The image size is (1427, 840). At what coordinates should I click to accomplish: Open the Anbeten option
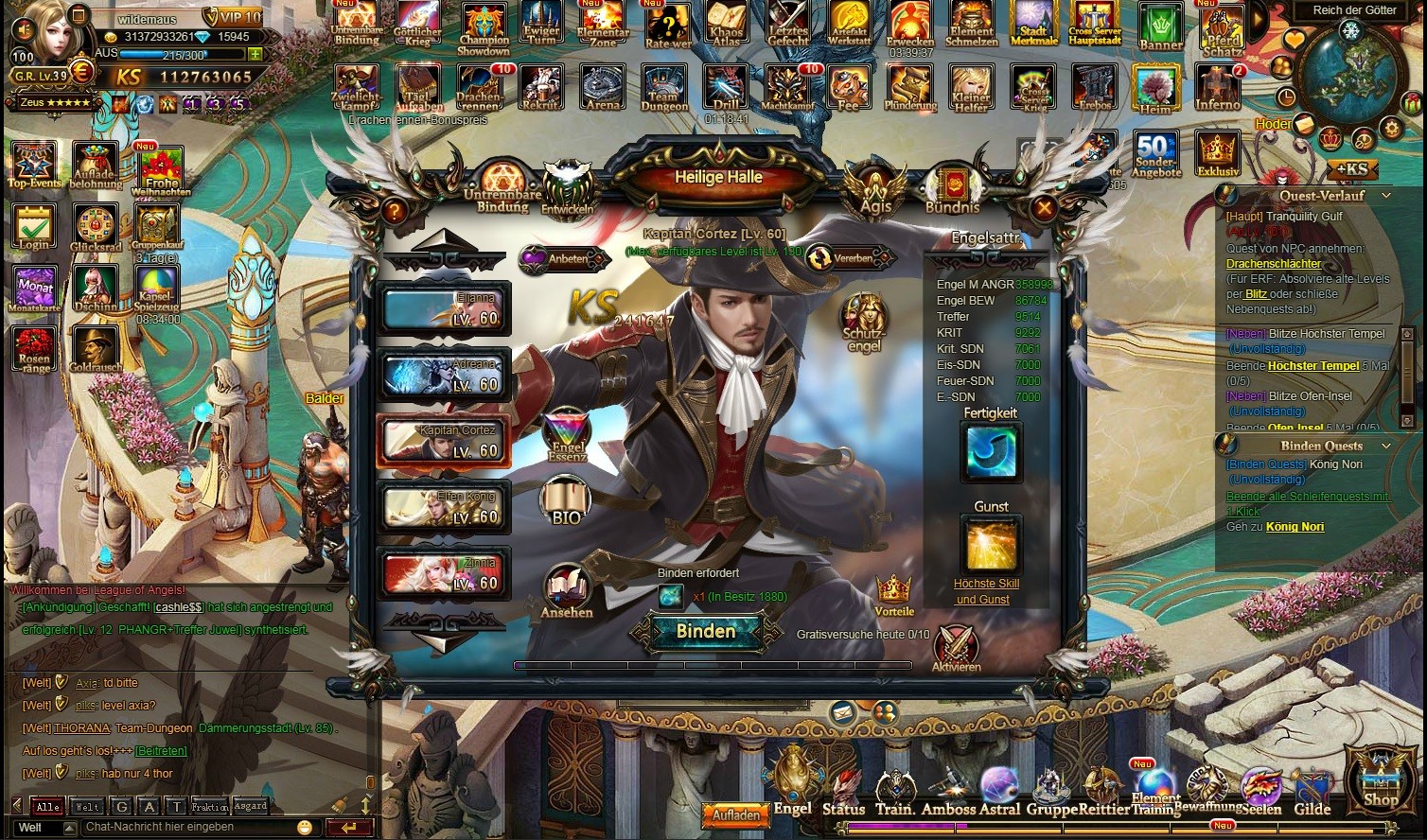click(560, 258)
